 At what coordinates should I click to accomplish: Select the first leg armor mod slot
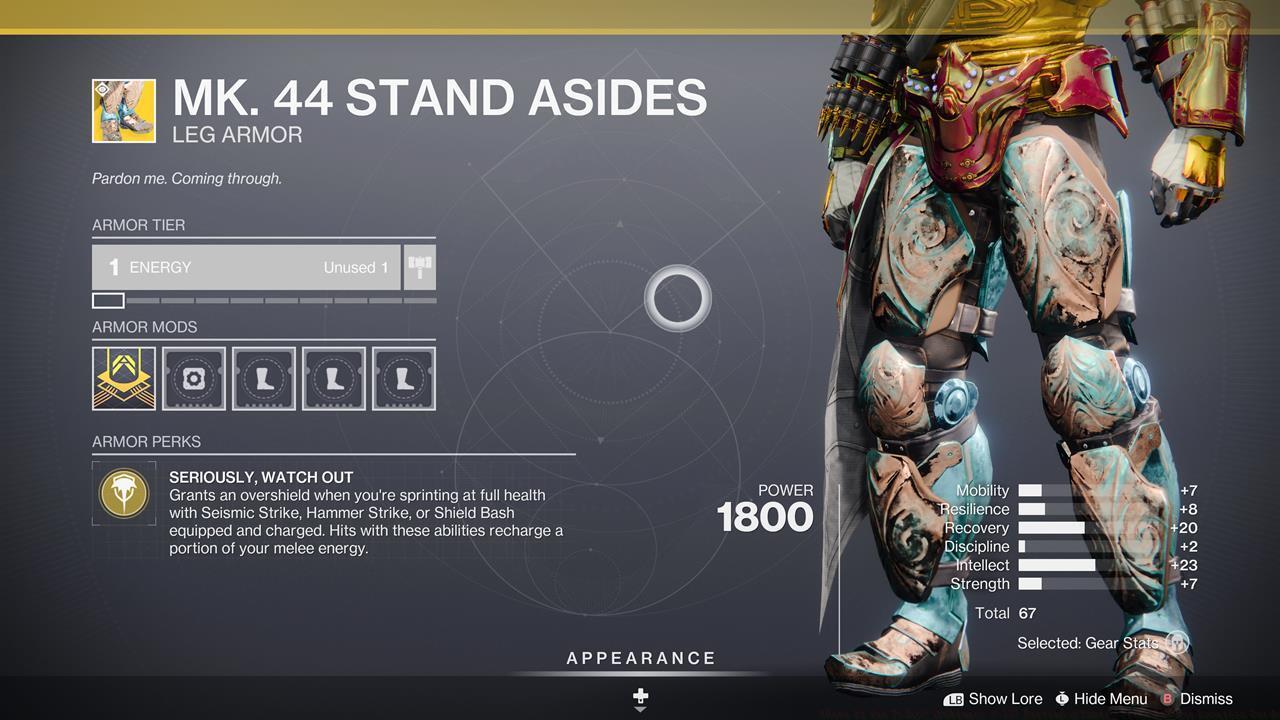[x=263, y=377]
